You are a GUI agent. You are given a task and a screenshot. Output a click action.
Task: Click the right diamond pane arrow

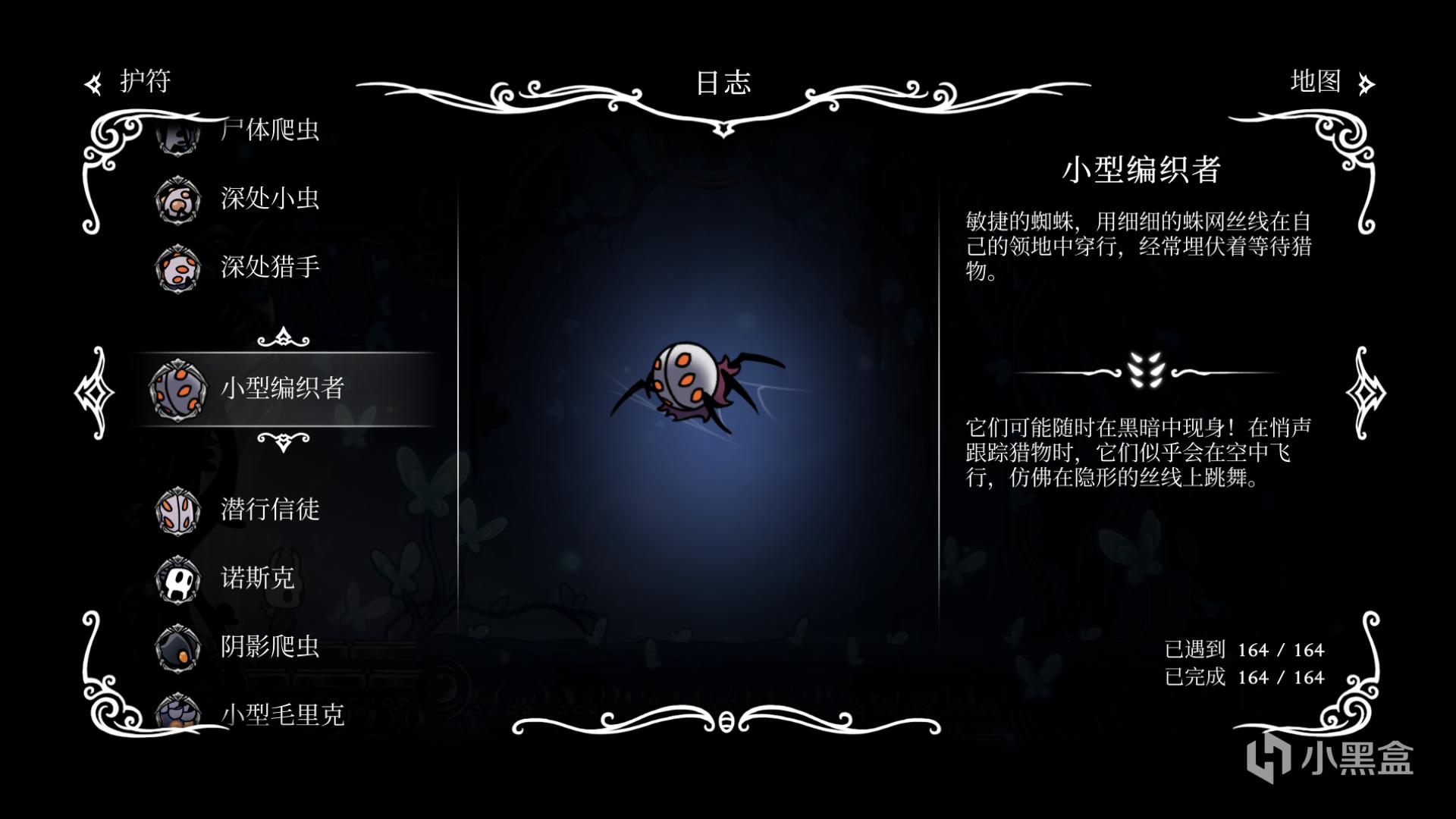pos(1365,393)
